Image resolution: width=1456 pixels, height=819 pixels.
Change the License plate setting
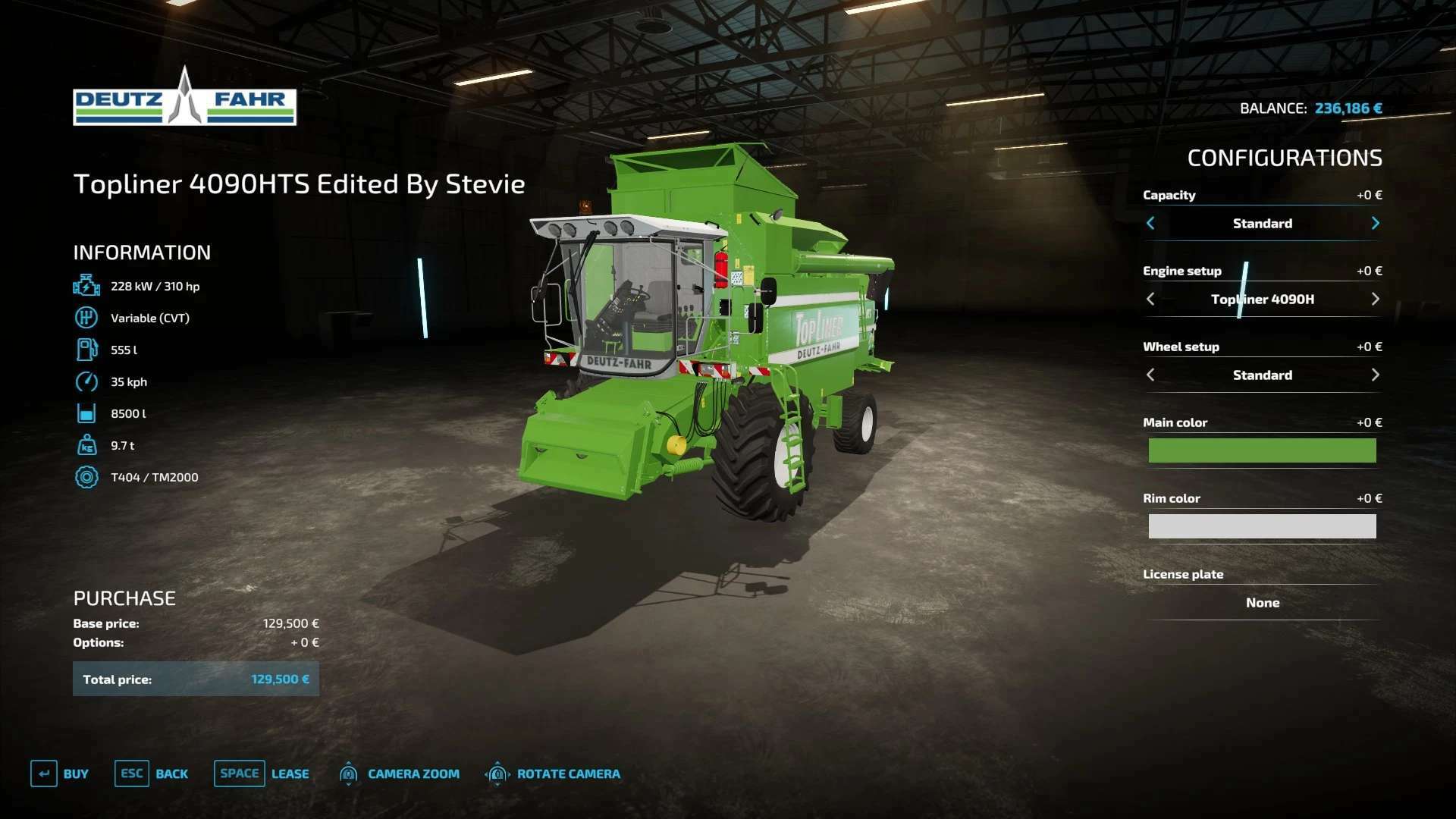(x=1262, y=603)
